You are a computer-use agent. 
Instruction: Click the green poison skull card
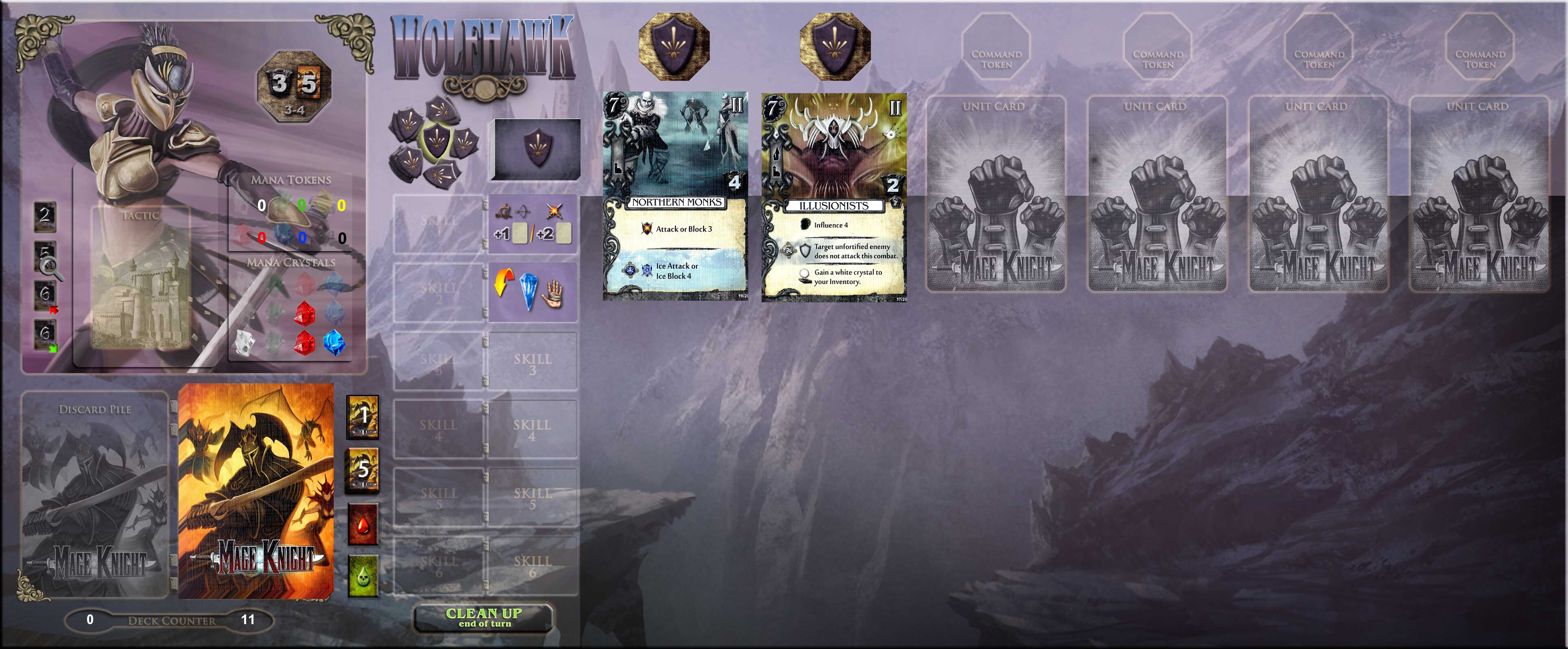[363, 575]
